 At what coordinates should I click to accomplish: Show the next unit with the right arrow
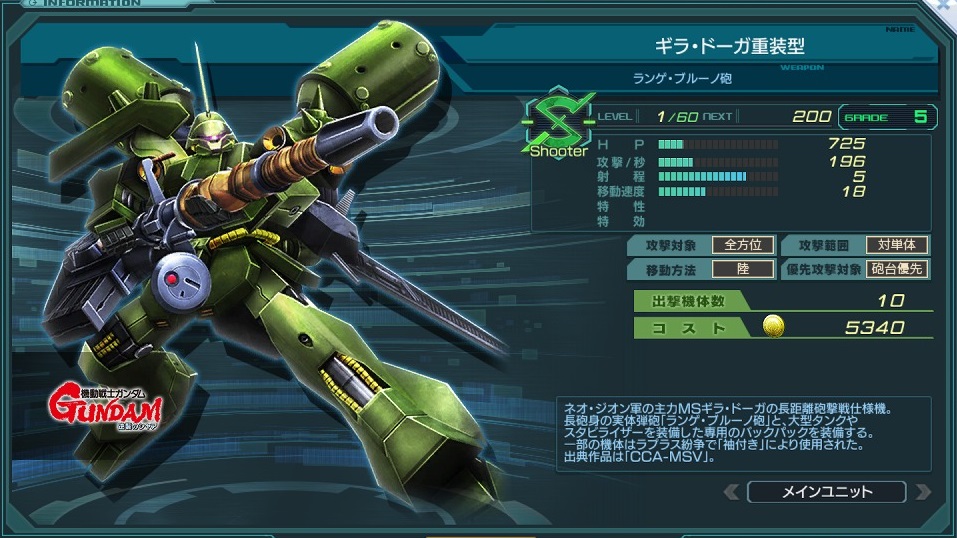click(x=922, y=492)
